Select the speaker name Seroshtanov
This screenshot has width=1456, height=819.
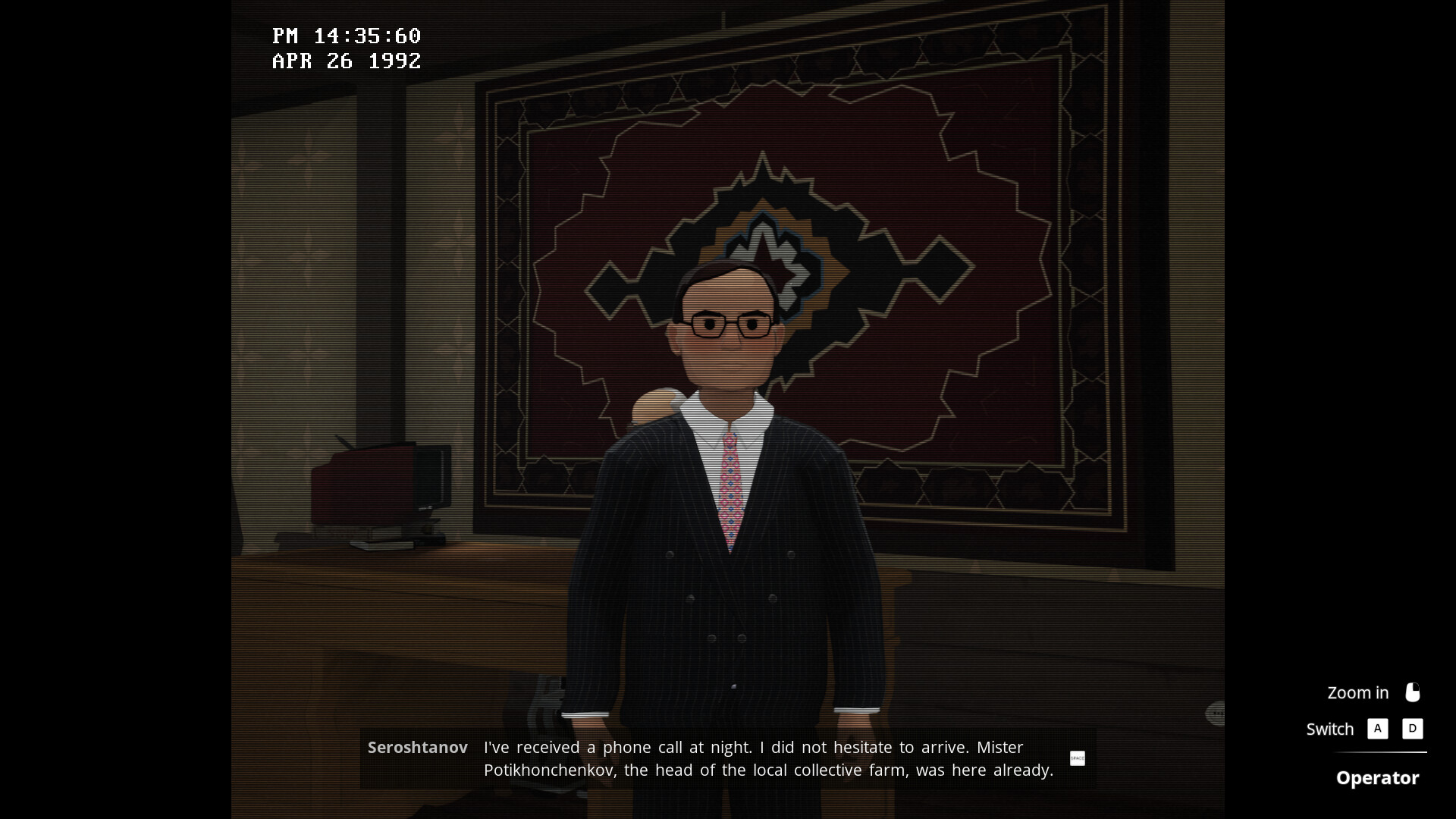(x=417, y=747)
